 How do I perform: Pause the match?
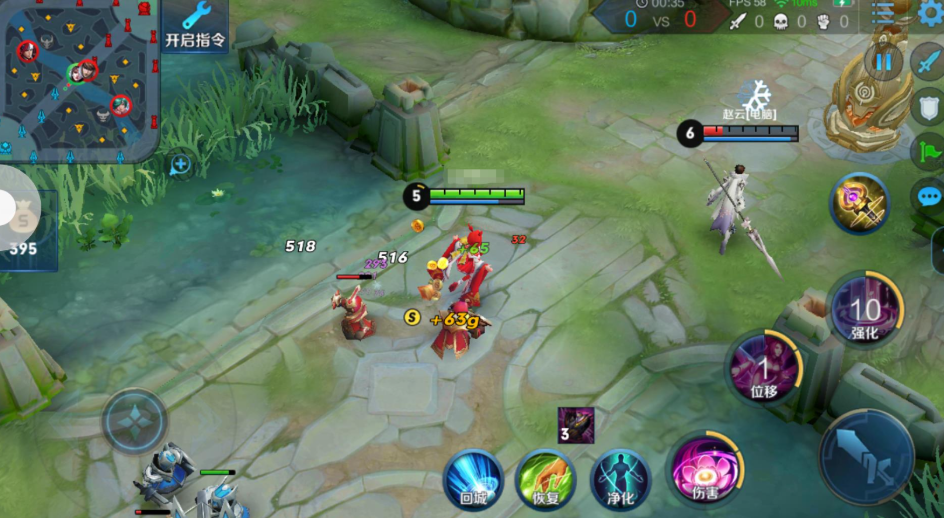coord(884,62)
